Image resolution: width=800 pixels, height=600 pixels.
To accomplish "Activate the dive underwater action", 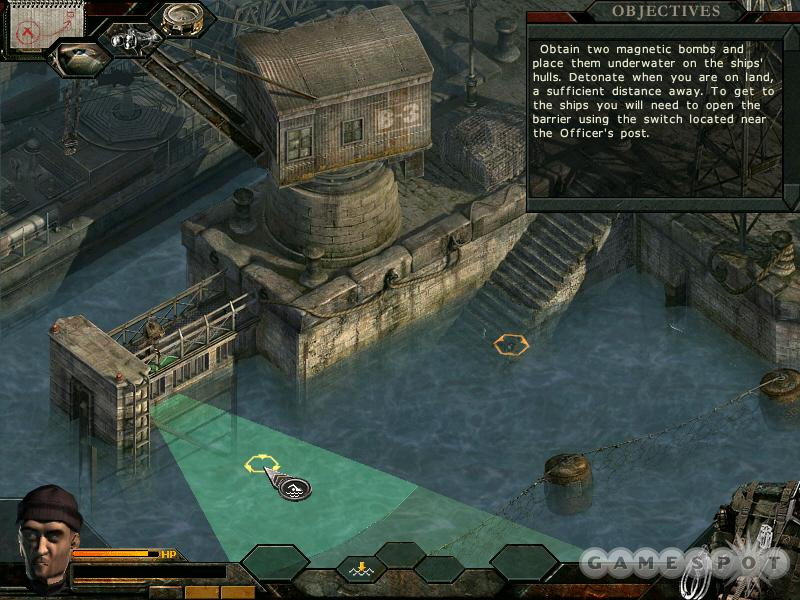I will (362, 568).
